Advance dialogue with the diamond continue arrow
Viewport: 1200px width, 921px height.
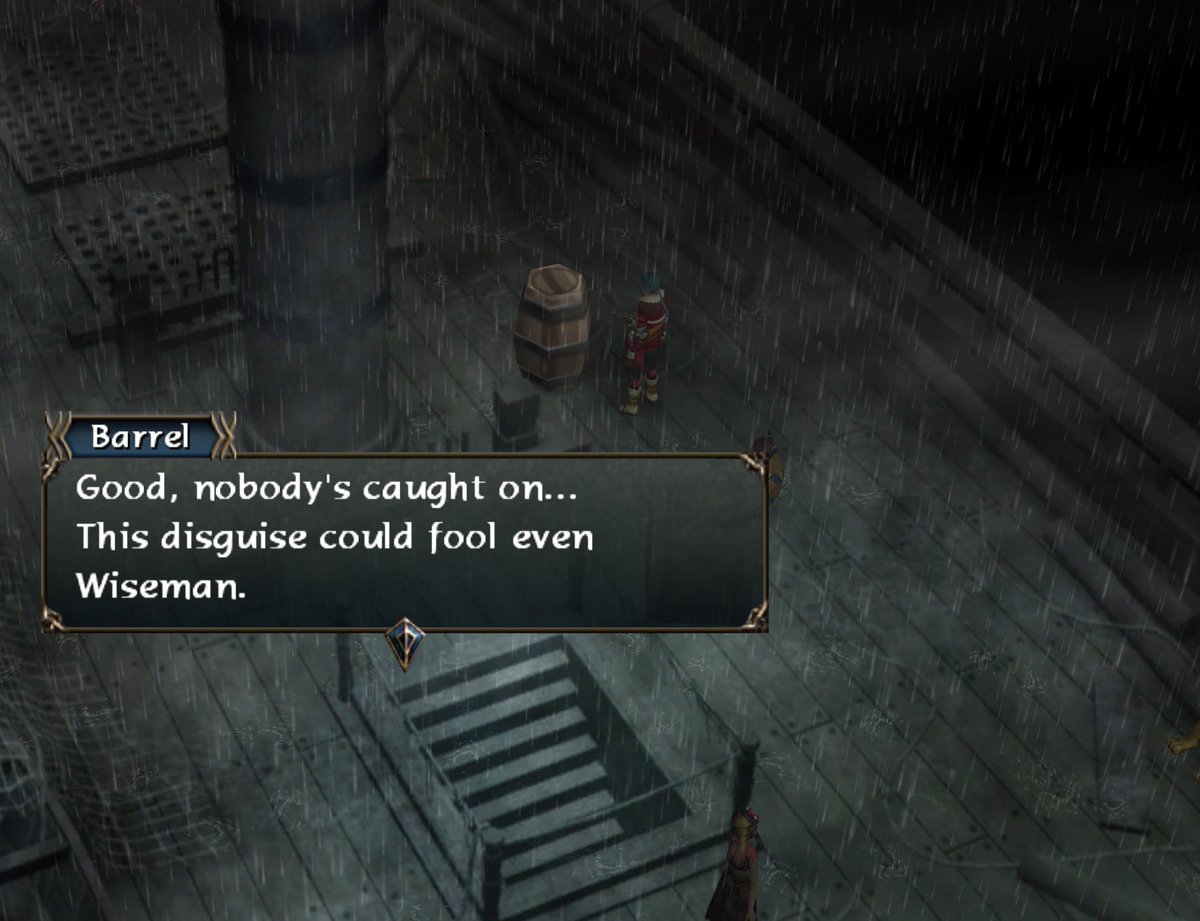(x=405, y=642)
